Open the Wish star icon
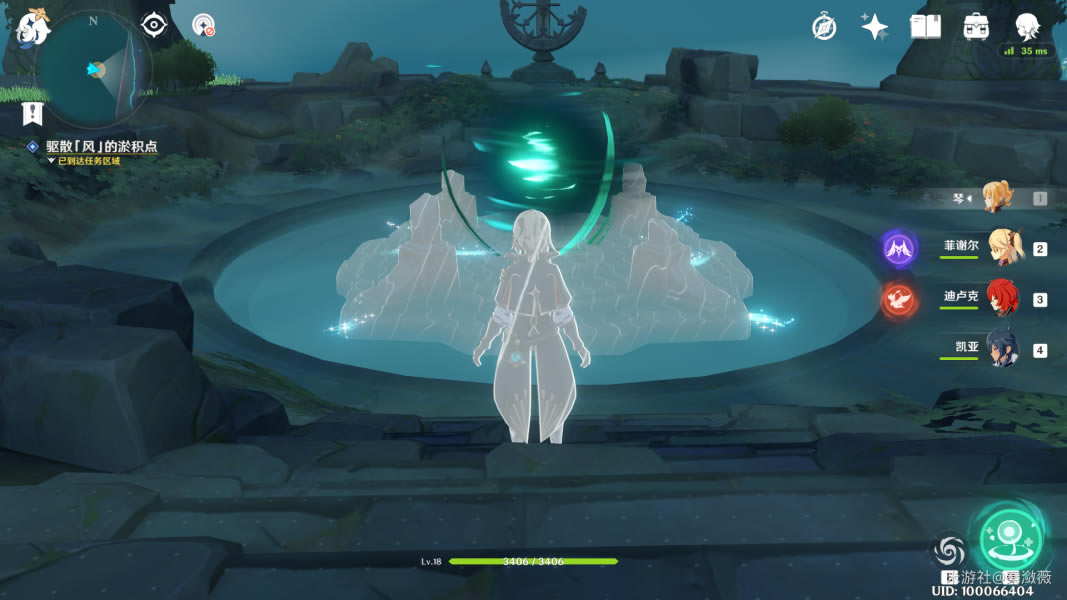The height and width of the screenshot is (600, 1067). pyautogui.click(x=875, y=27)
